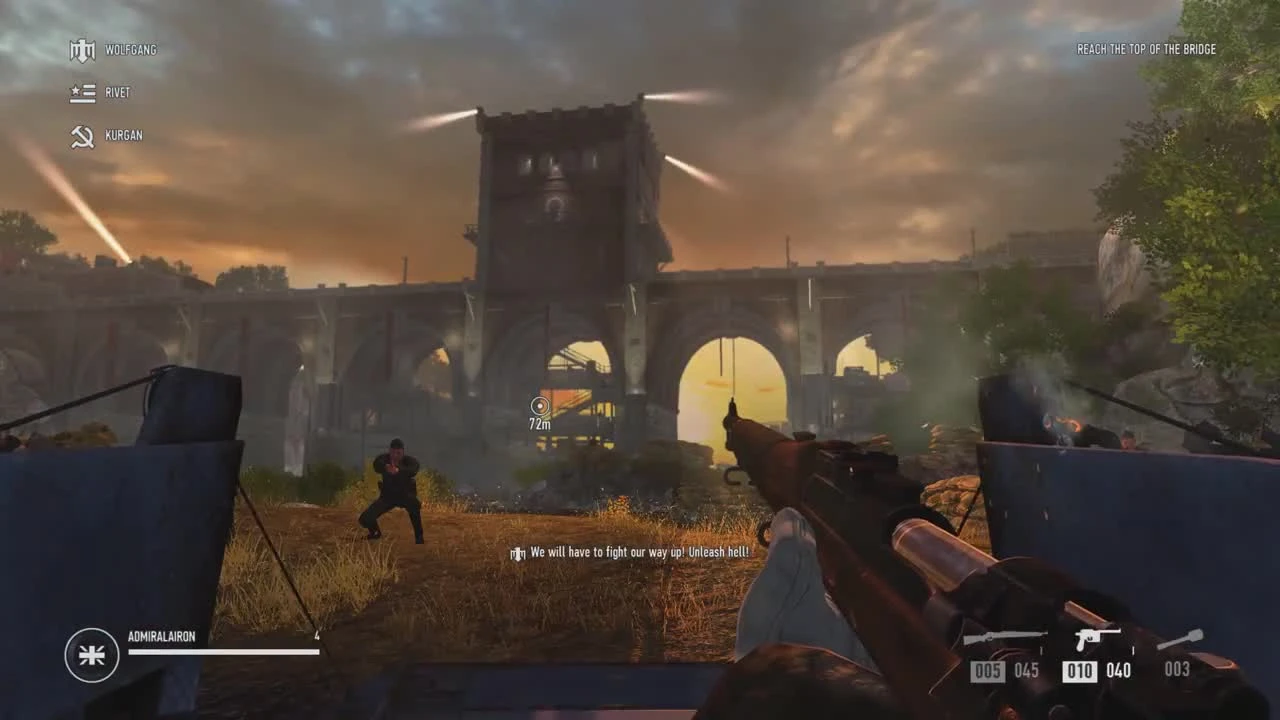
Task: Click the Union Jack player emblem
Action: click(x=90, y=655)
